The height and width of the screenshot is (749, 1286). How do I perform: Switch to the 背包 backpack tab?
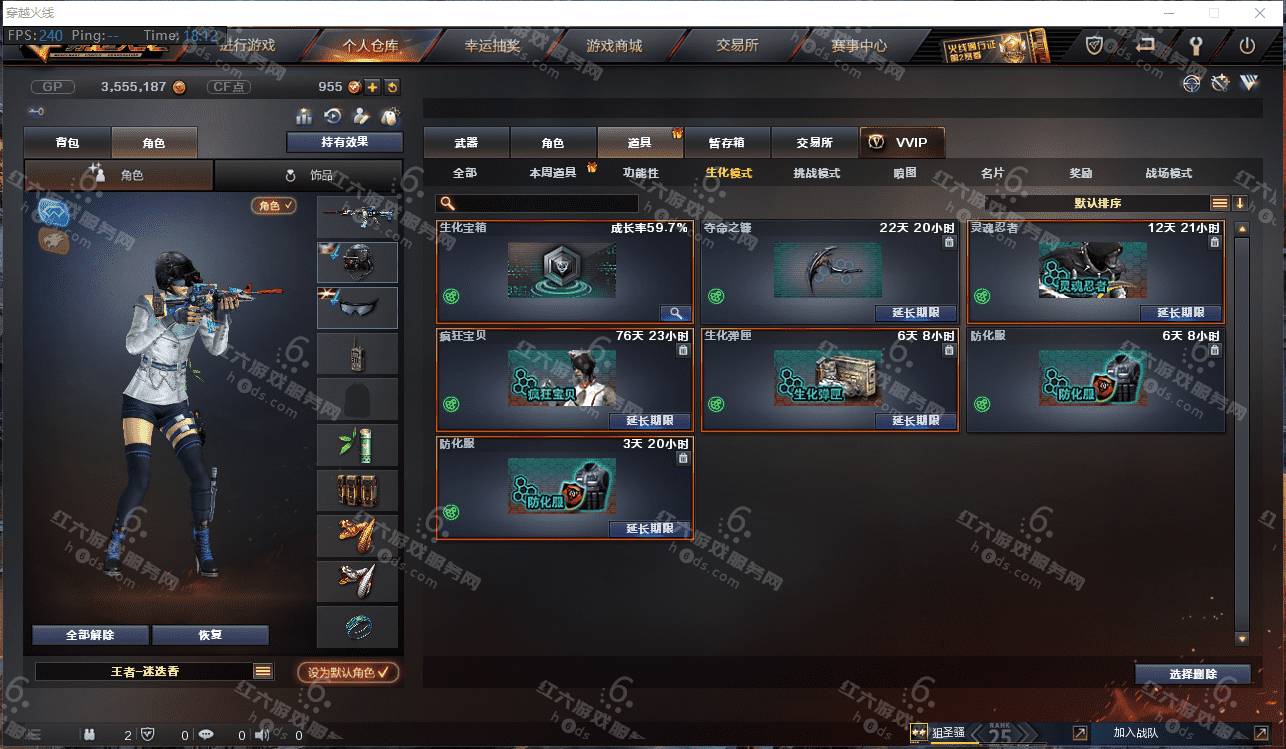67,143
